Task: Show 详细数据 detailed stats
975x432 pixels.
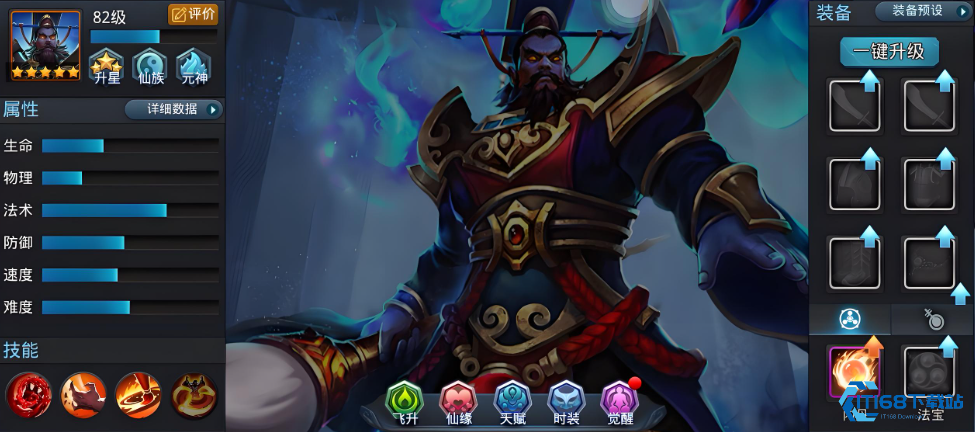Action: click(x=174, y=109)
